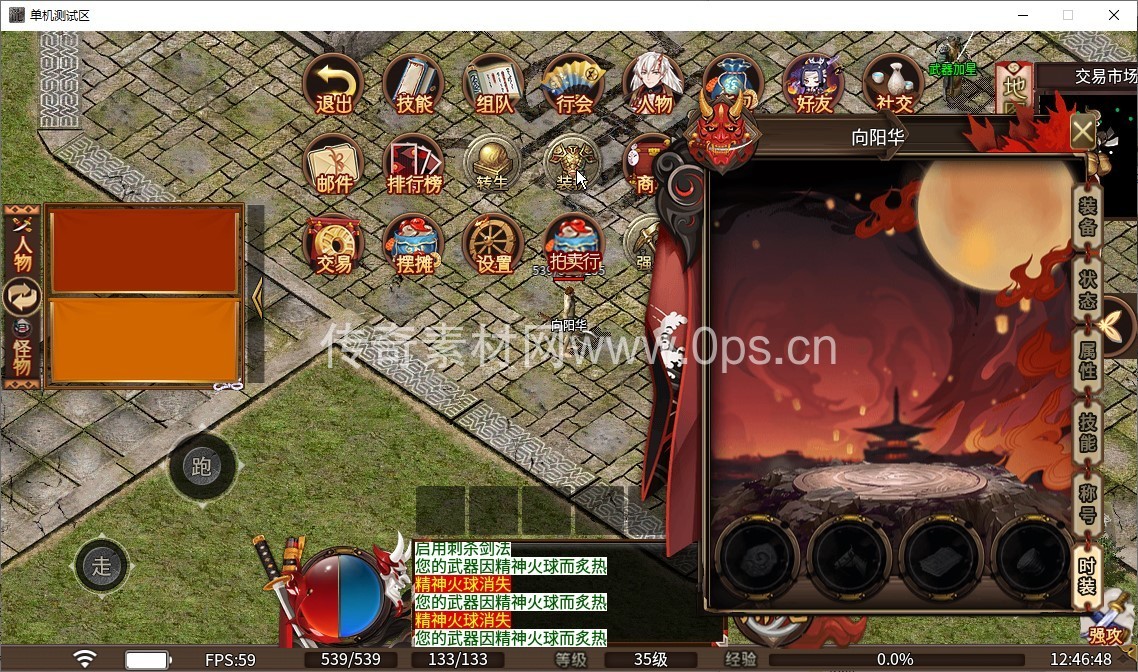Image resolution: width=1138 pixels, height=672 pixels.
Task: Open the 交易 trade icon
Action: (x=333, y=245)
